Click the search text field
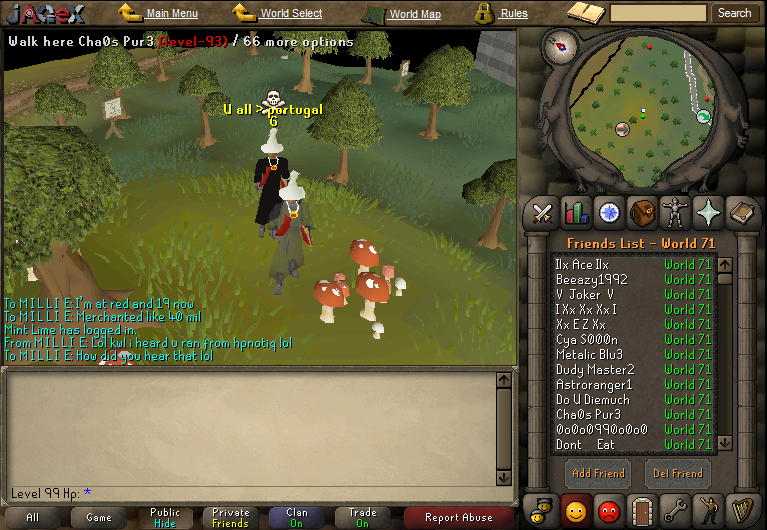The image size is (767, 530). (658, 14)
